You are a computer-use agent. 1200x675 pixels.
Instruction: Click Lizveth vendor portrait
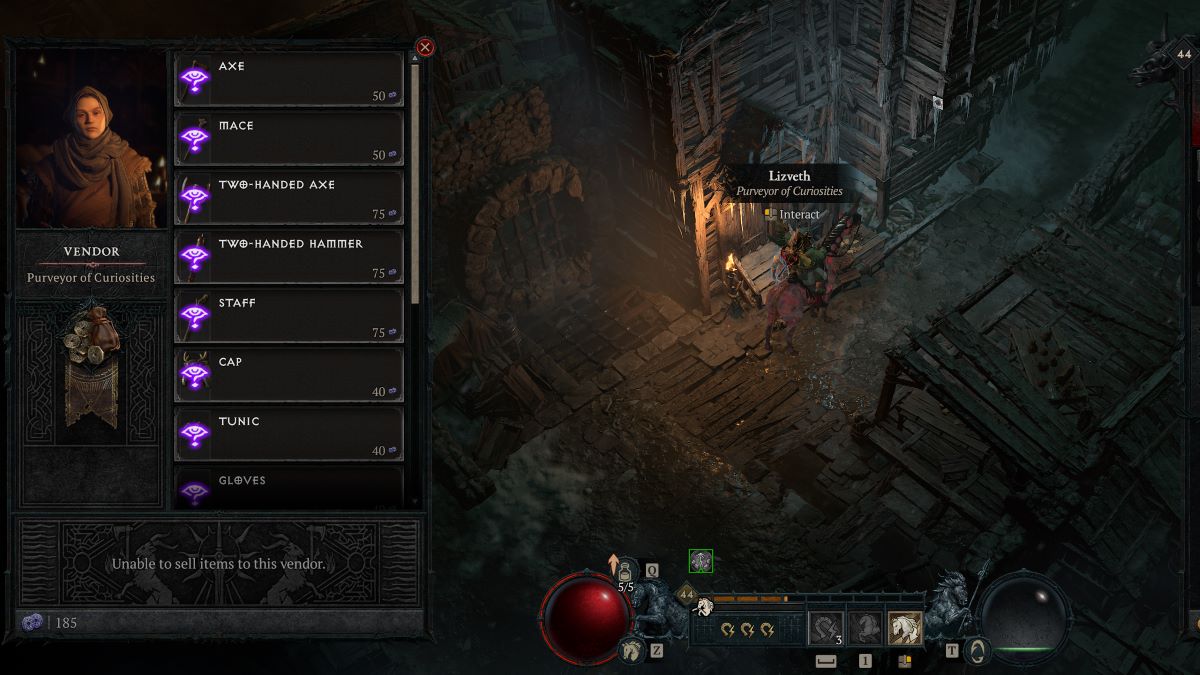(91, 140)
